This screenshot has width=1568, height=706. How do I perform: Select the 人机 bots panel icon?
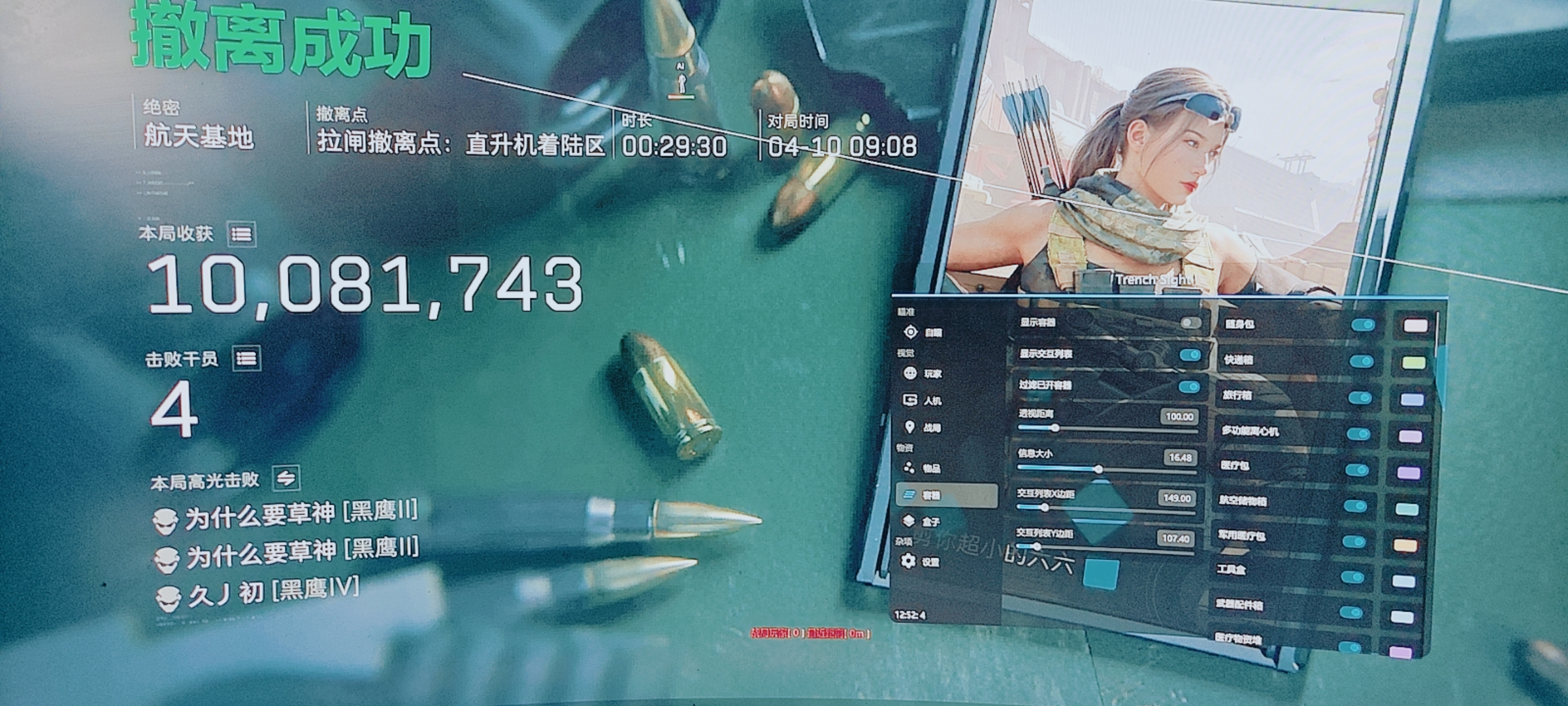911,399
